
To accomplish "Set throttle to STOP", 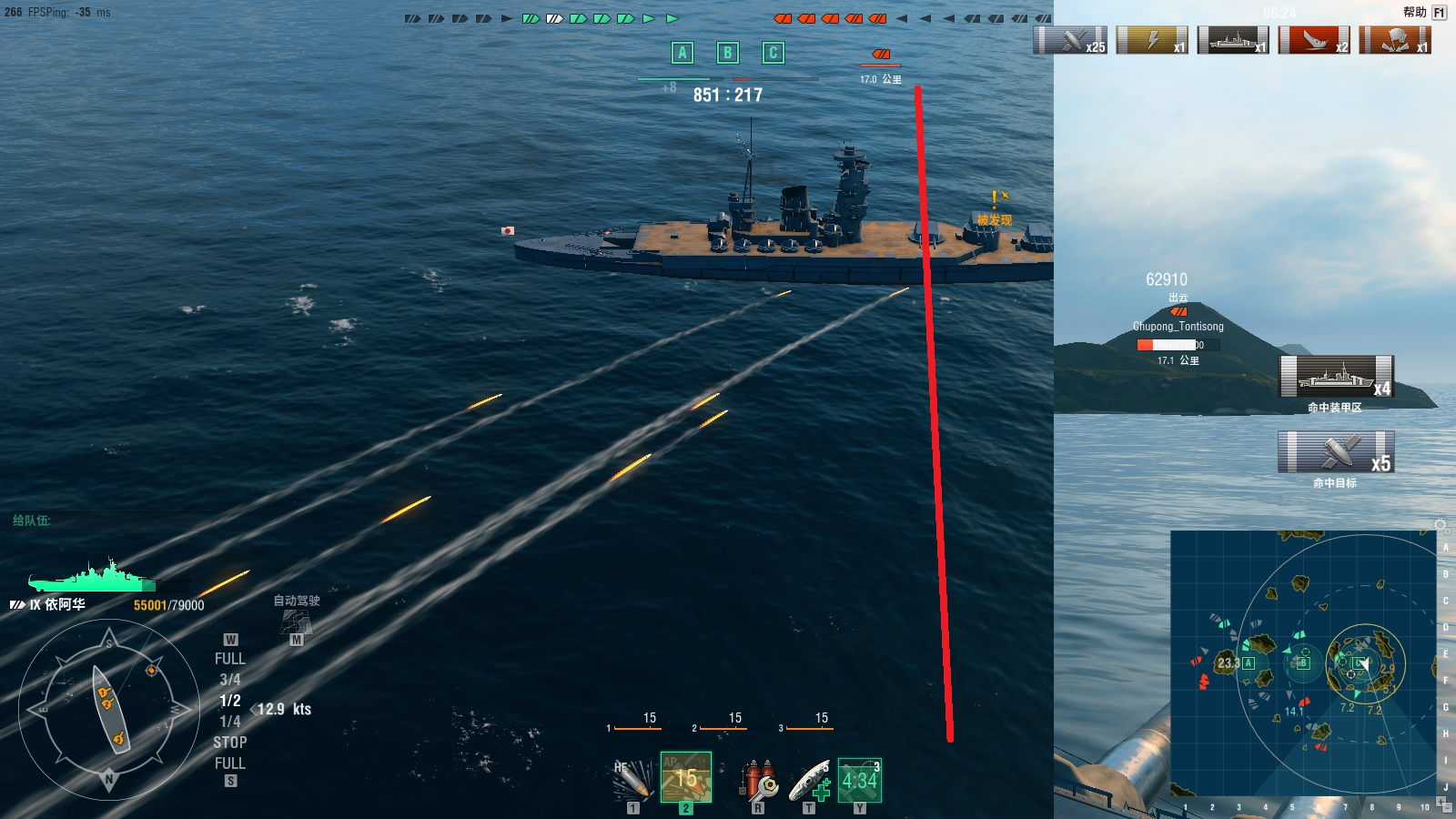I will point(229,743).
